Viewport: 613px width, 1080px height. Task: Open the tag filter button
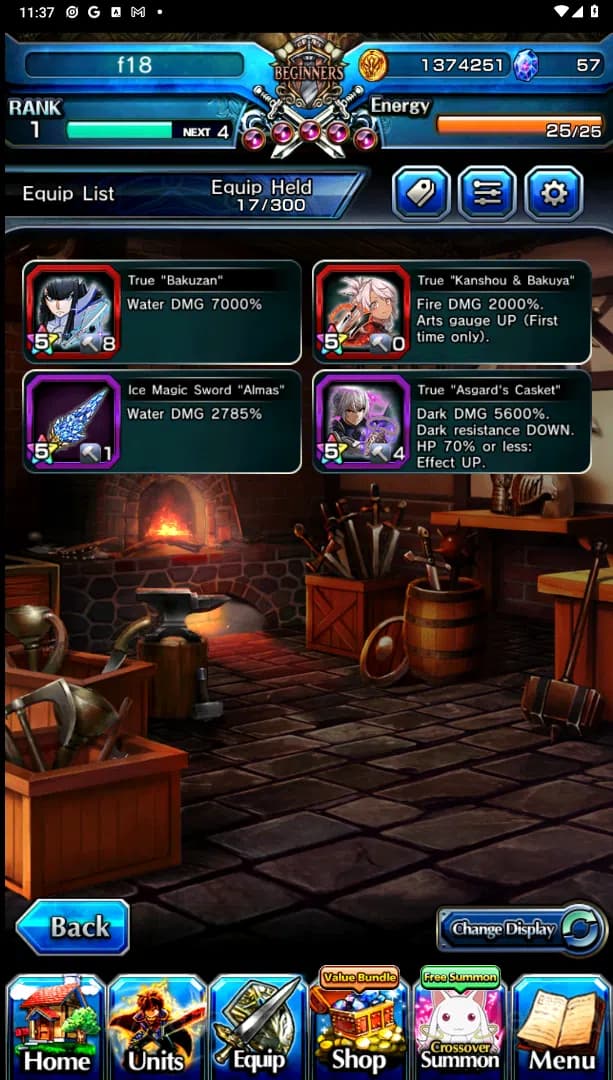[421, 193]
